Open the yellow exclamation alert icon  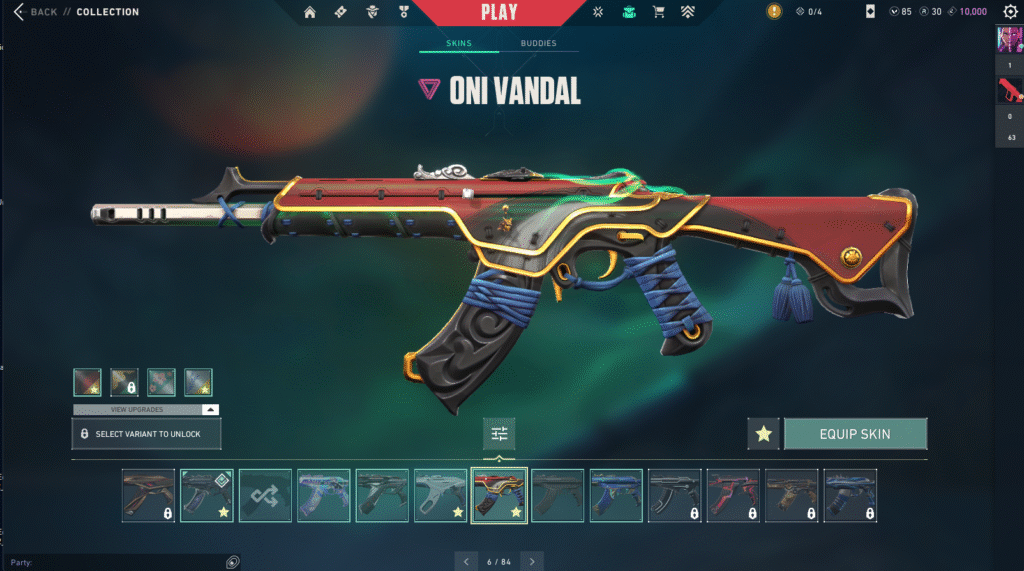coord(774,12)
